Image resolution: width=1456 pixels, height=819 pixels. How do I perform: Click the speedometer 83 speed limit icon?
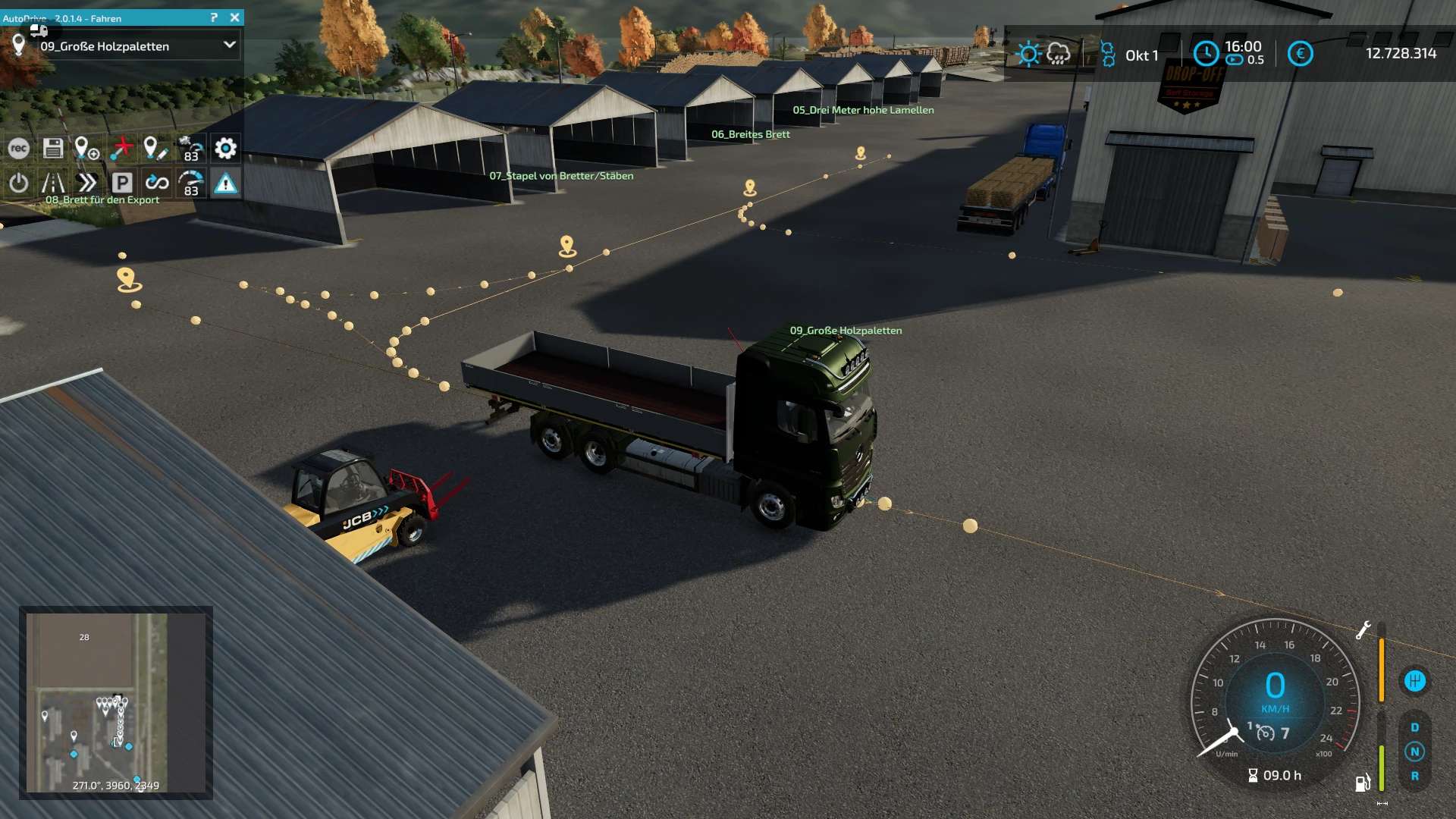190,183
